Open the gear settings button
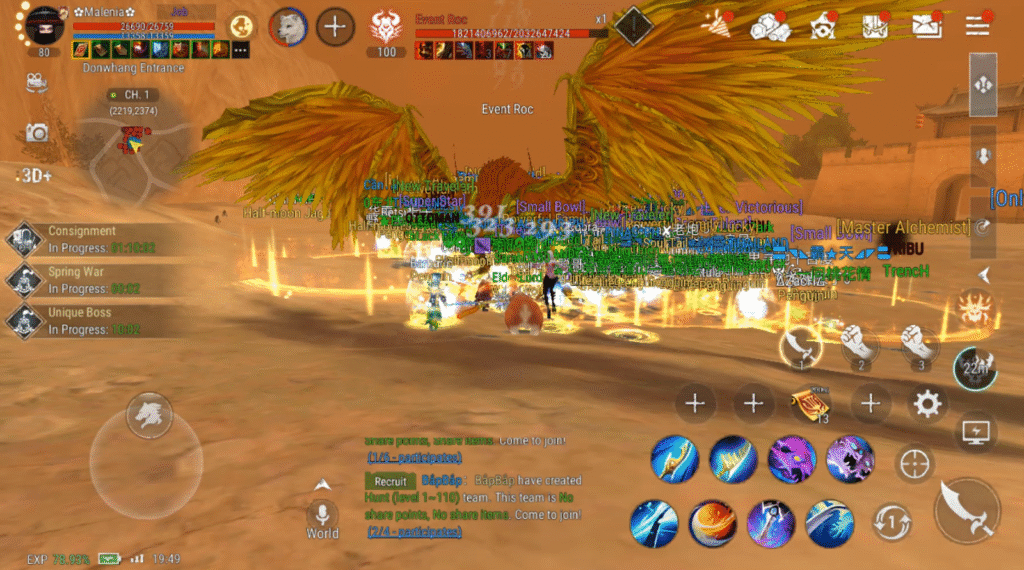The image size is (1024, 570). (928, 404)
